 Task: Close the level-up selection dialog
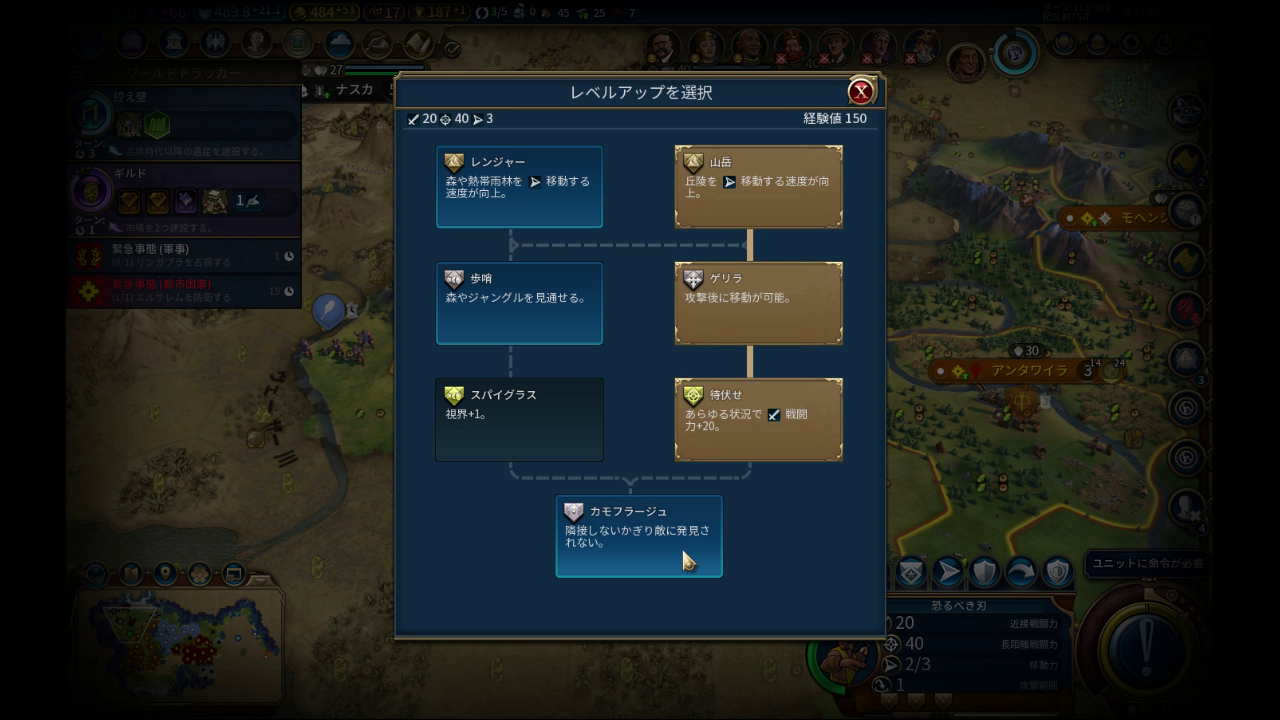[x=860, y=92]
